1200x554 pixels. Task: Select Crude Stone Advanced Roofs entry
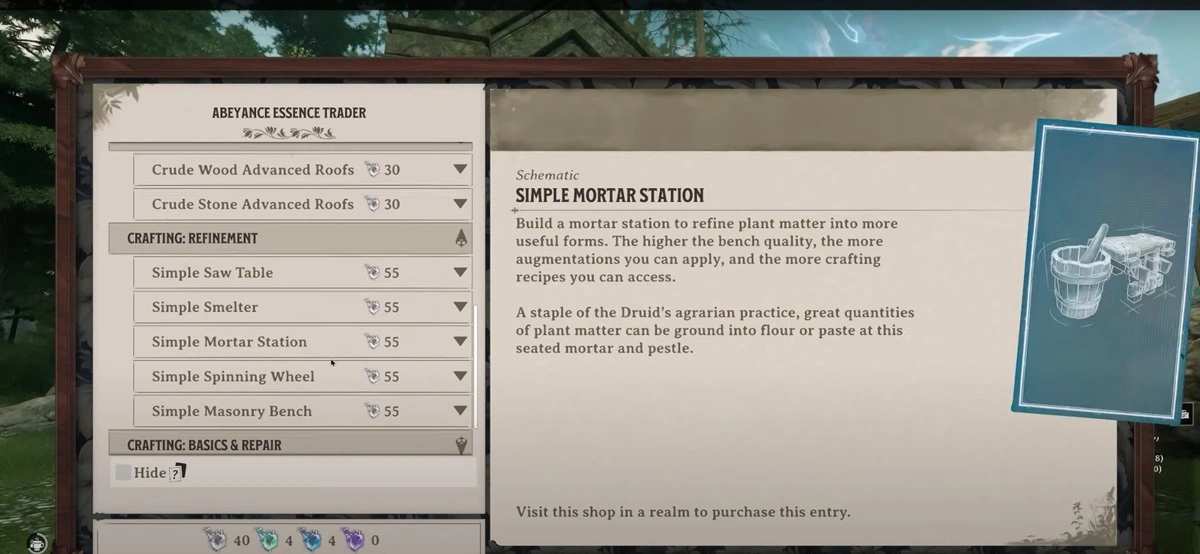pyautogui.click(x=253, y=204)
